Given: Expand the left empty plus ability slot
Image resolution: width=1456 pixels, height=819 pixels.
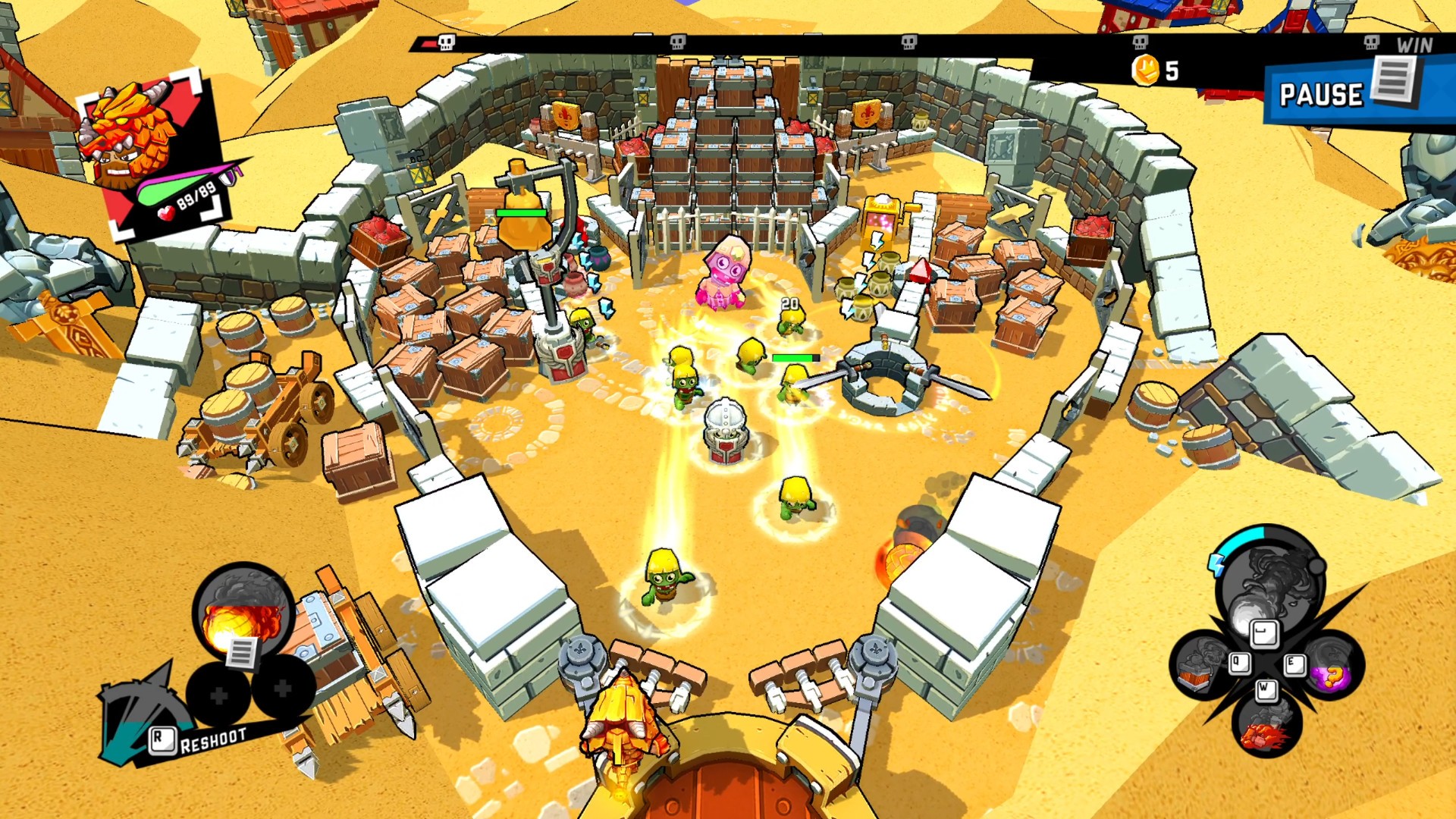Looking at the screenshot, I should tap(219, 696).
